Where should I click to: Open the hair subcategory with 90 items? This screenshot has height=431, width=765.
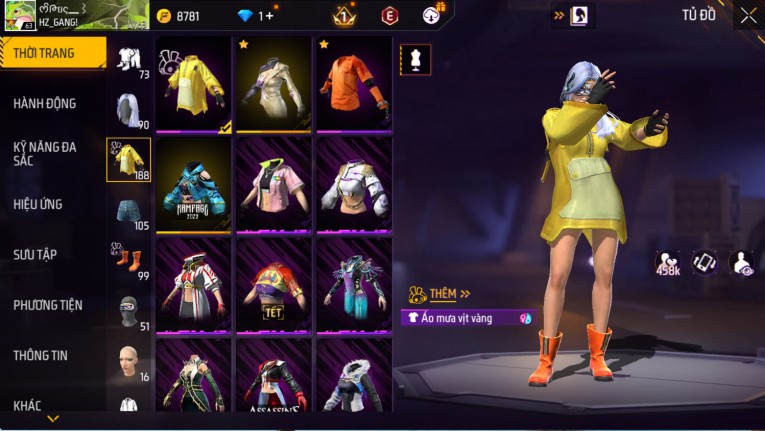129,110
